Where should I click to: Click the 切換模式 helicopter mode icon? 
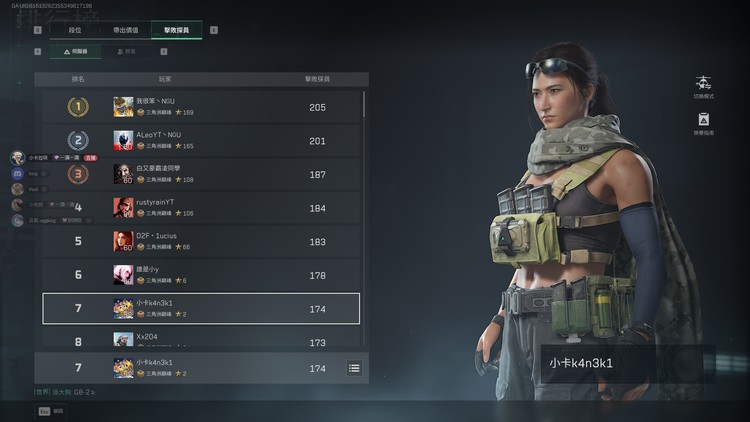pos(703,84)
